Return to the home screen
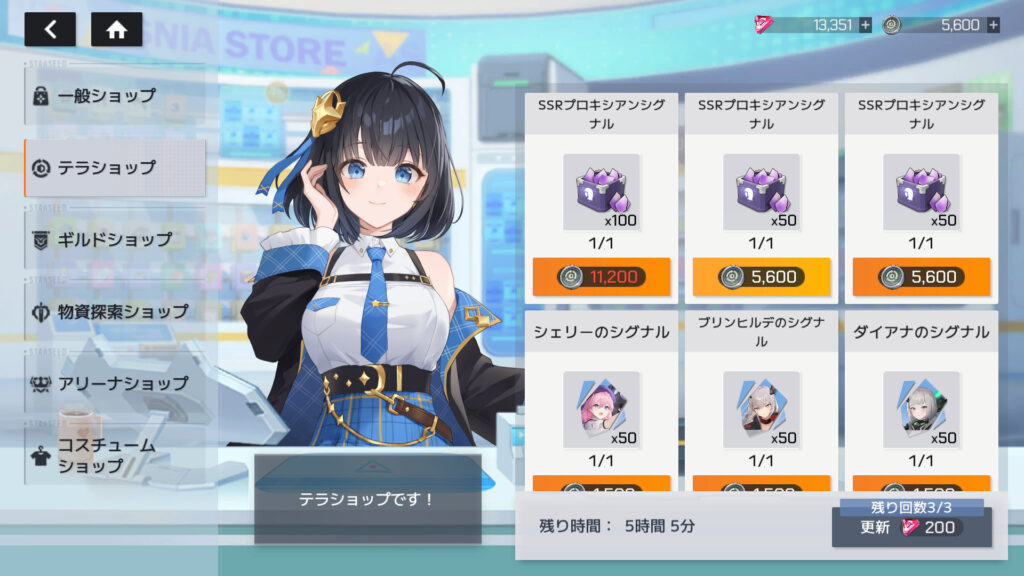 (116, 29)
